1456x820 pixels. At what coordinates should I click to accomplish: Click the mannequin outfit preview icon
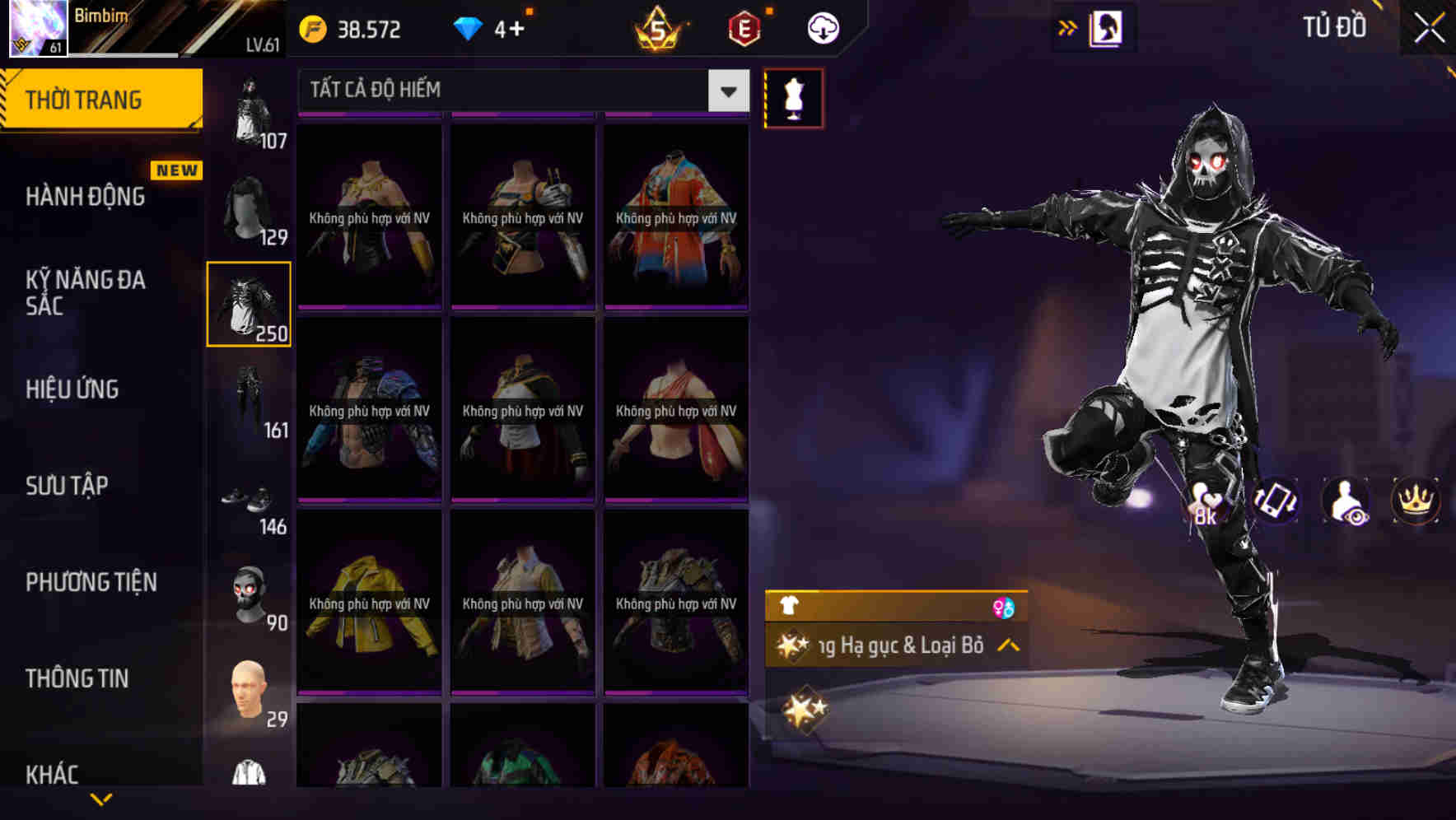793,97
